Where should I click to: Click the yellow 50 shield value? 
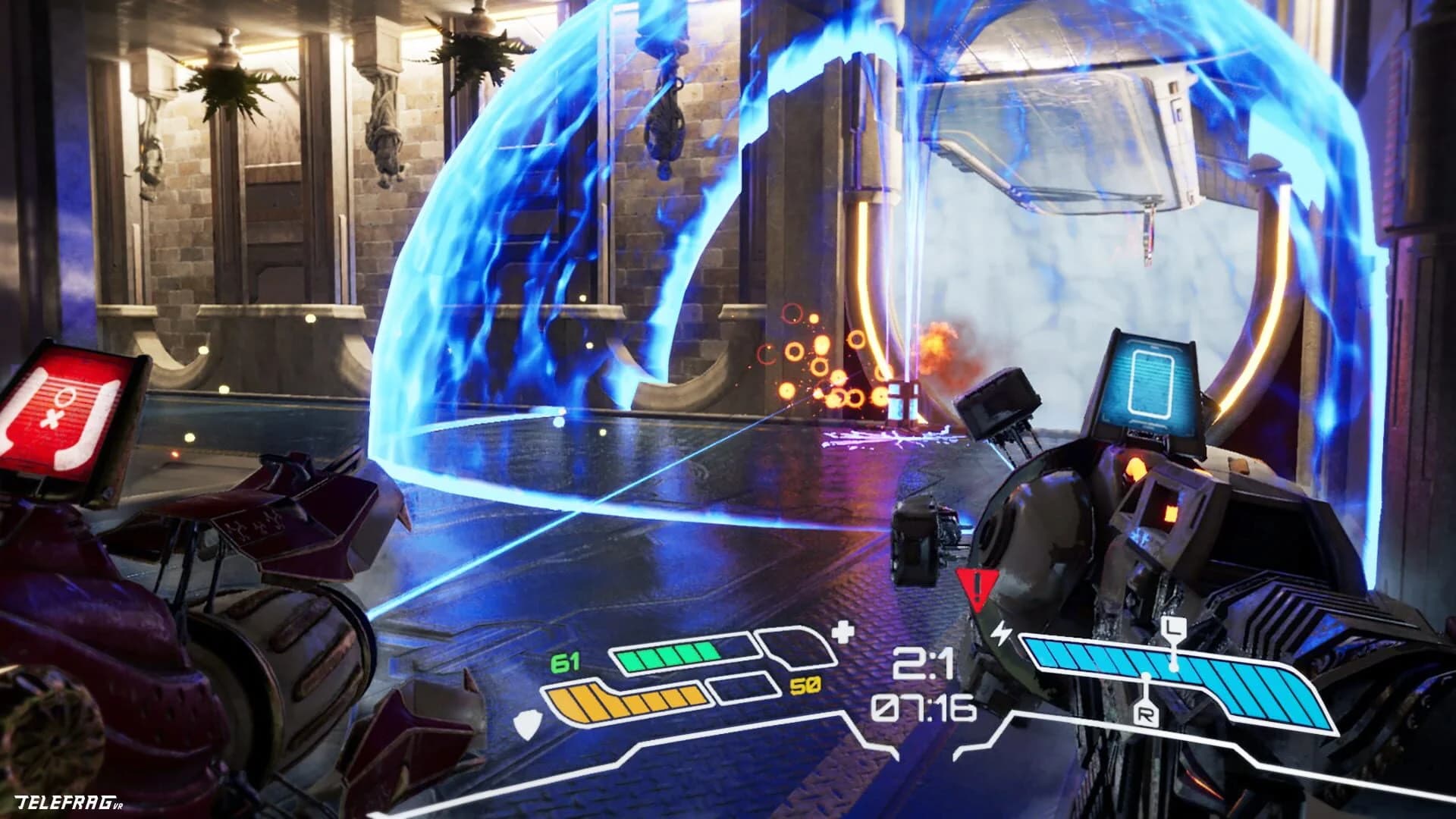pyautogui.click(x=804, y=685)
